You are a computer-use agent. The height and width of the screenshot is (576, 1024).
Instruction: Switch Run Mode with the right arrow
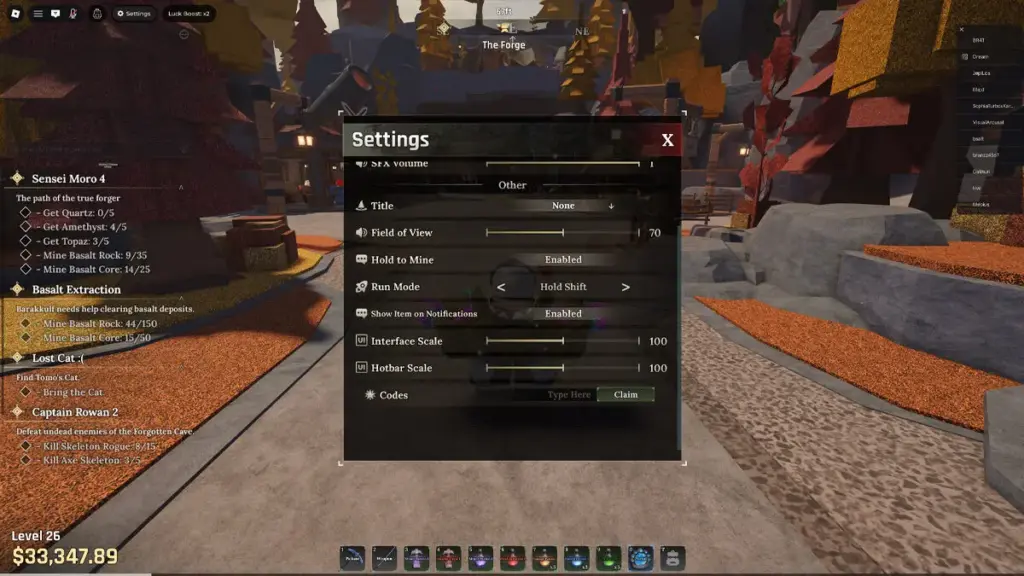(626, 287)
